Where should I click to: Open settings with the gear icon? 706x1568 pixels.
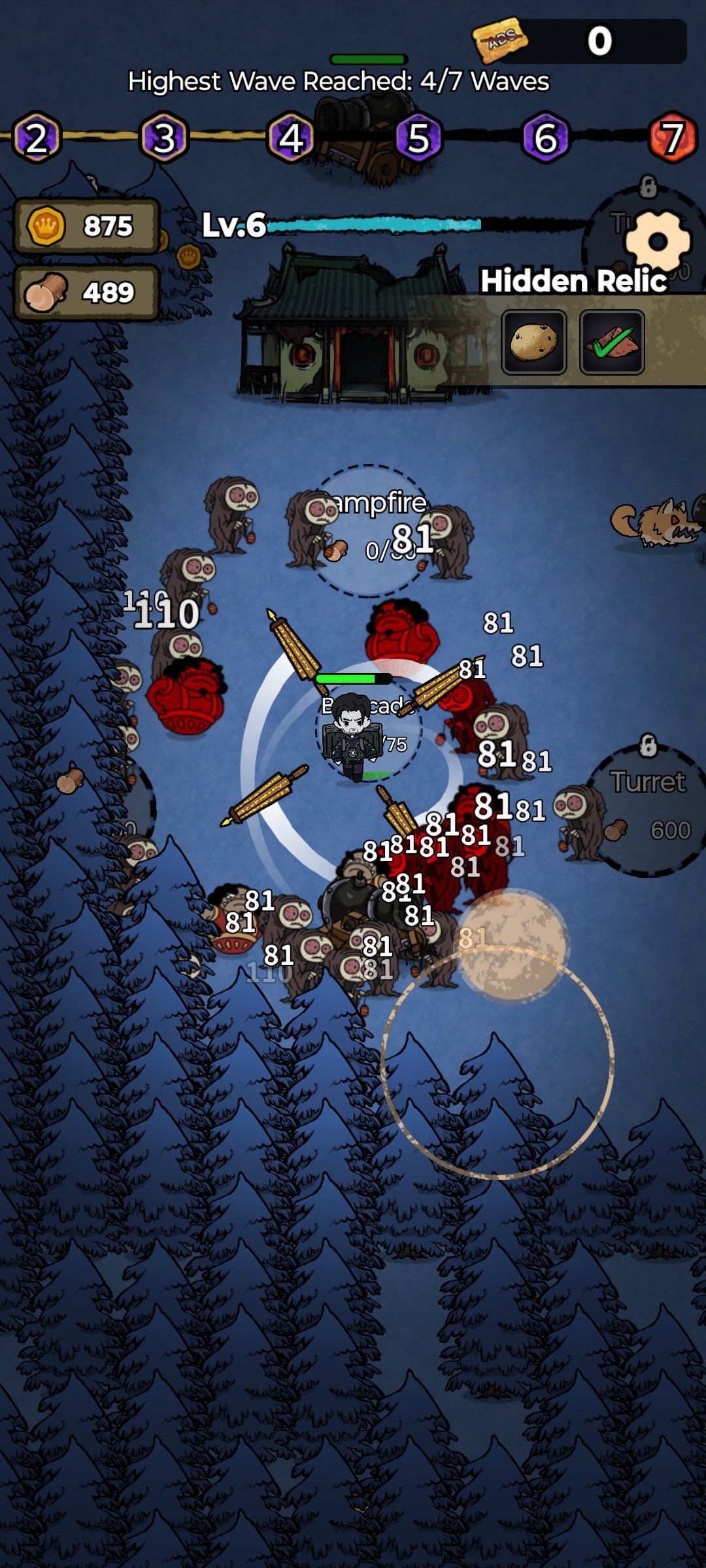[658, 241]
